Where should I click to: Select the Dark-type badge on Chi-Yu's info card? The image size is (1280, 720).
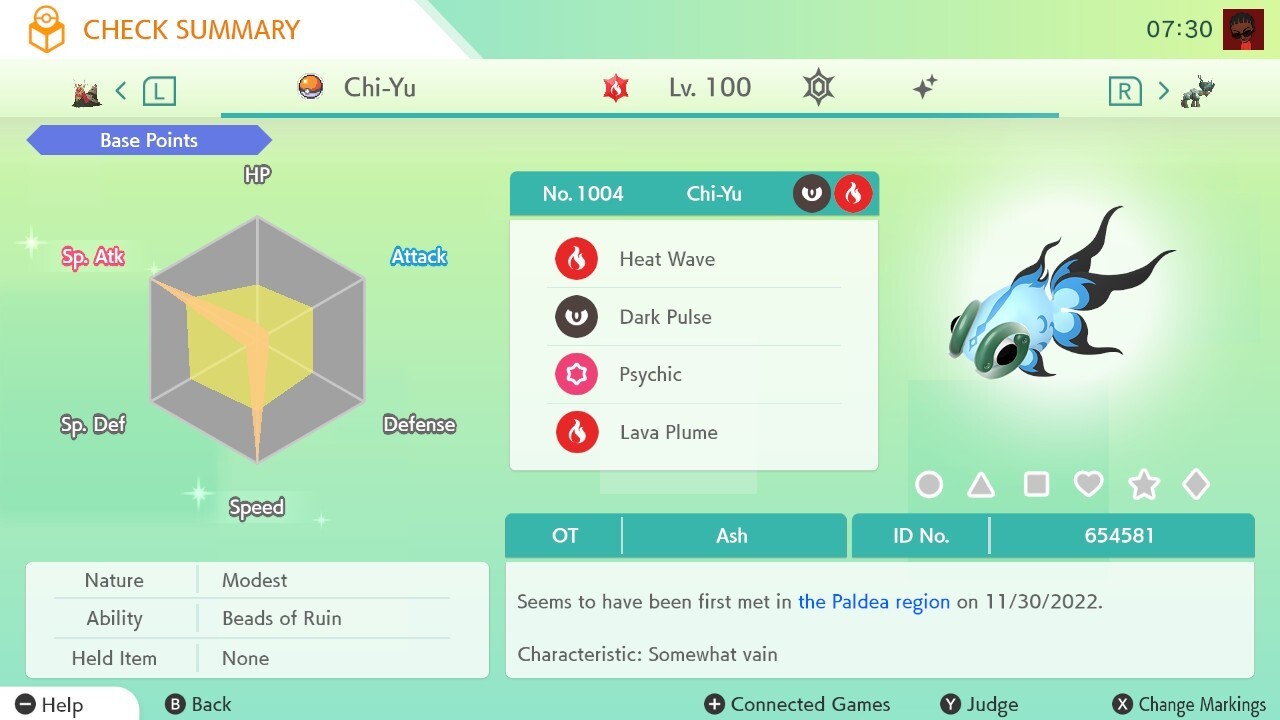(x=811, y=193)
